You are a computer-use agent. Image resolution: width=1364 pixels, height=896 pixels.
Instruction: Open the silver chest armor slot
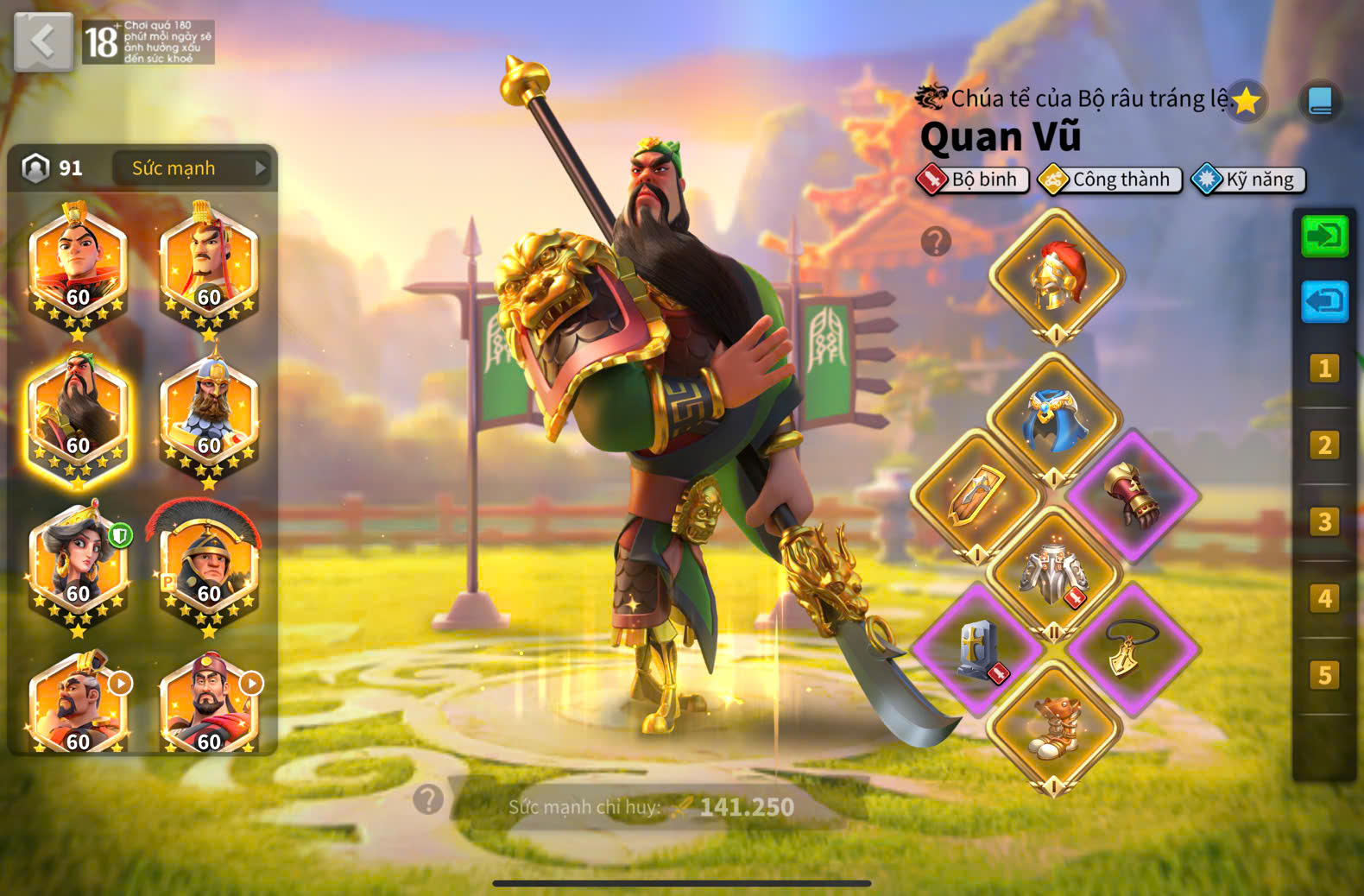pos(1054,572)
